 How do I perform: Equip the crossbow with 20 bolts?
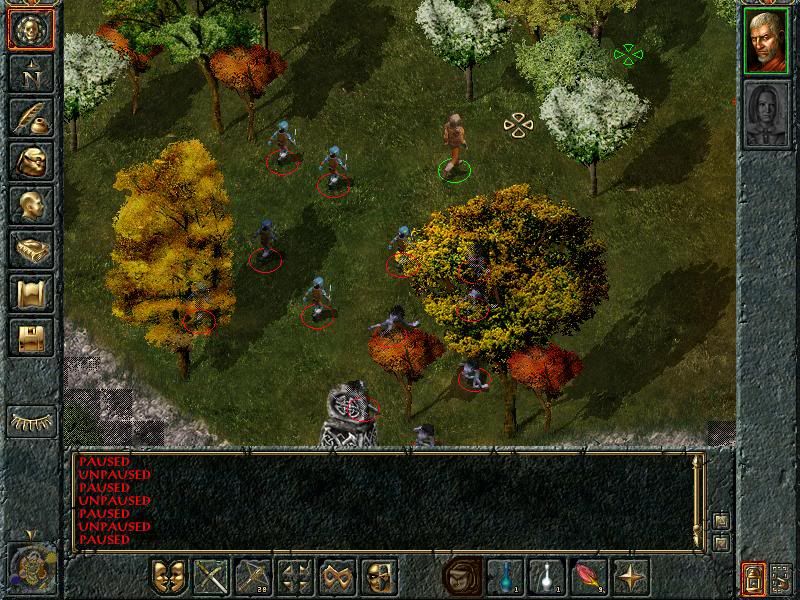[252, 577]
